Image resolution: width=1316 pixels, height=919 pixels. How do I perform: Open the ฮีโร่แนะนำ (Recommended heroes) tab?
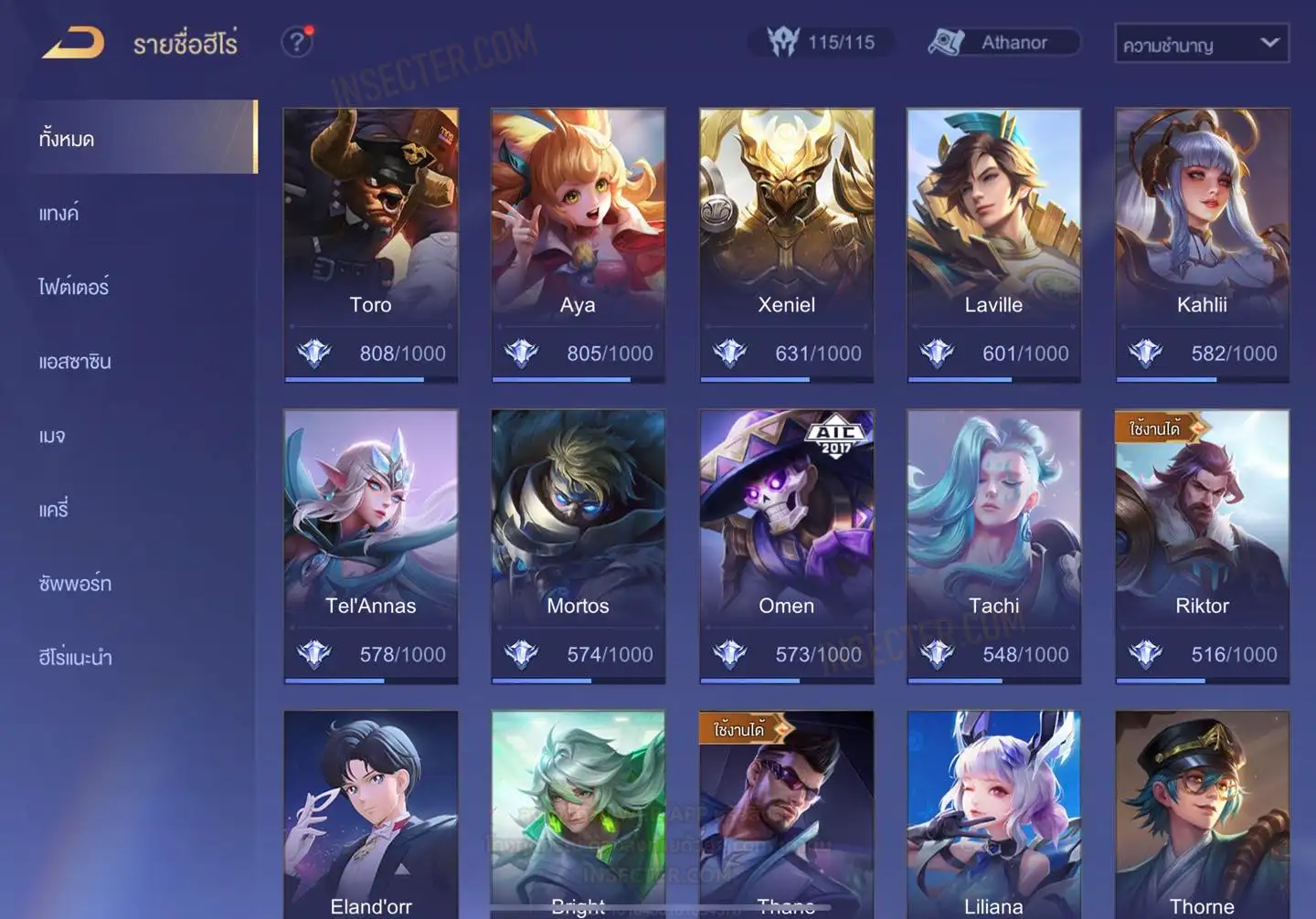[x=76, y=658]
